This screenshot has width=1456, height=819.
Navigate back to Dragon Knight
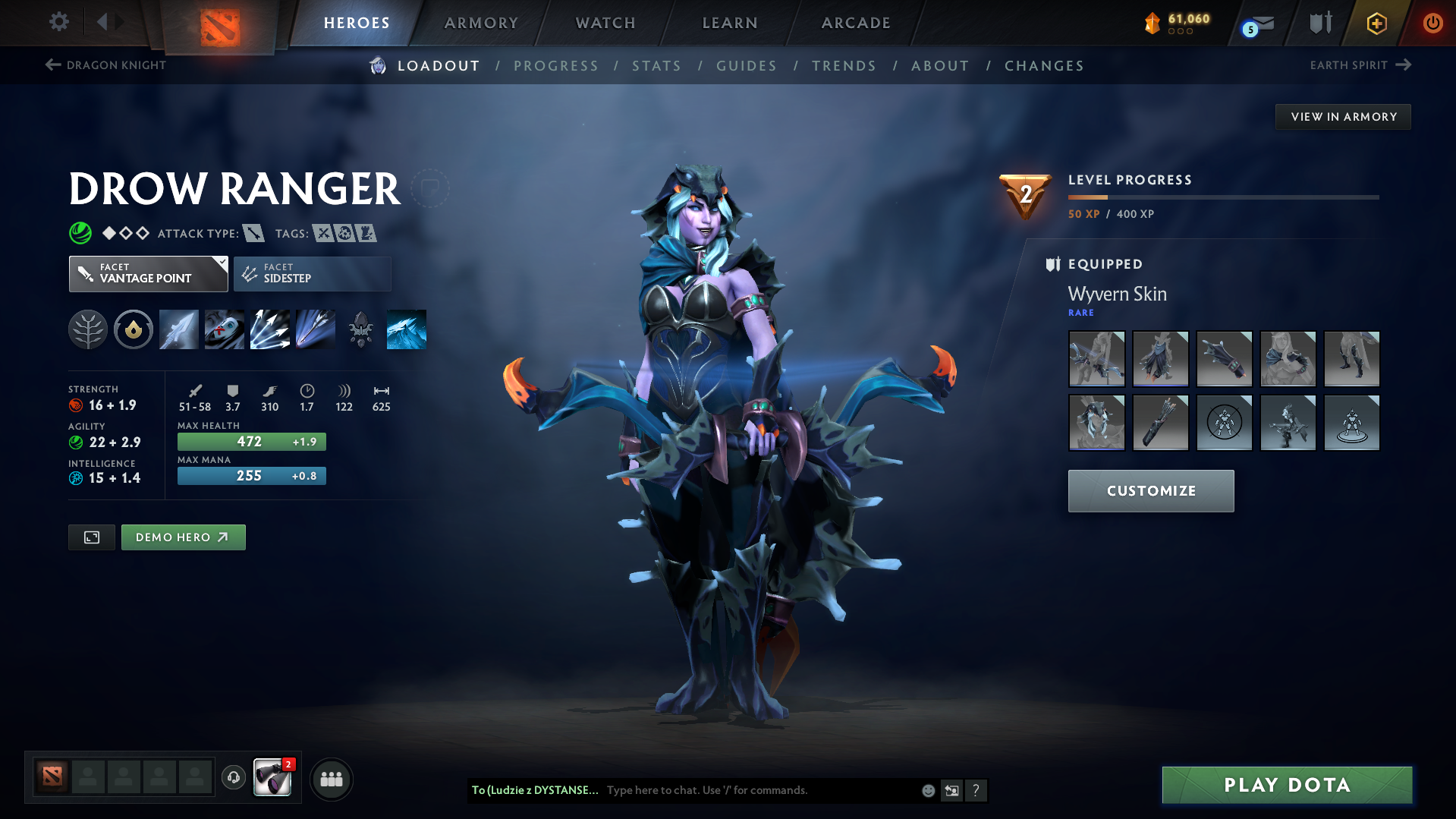106,65
